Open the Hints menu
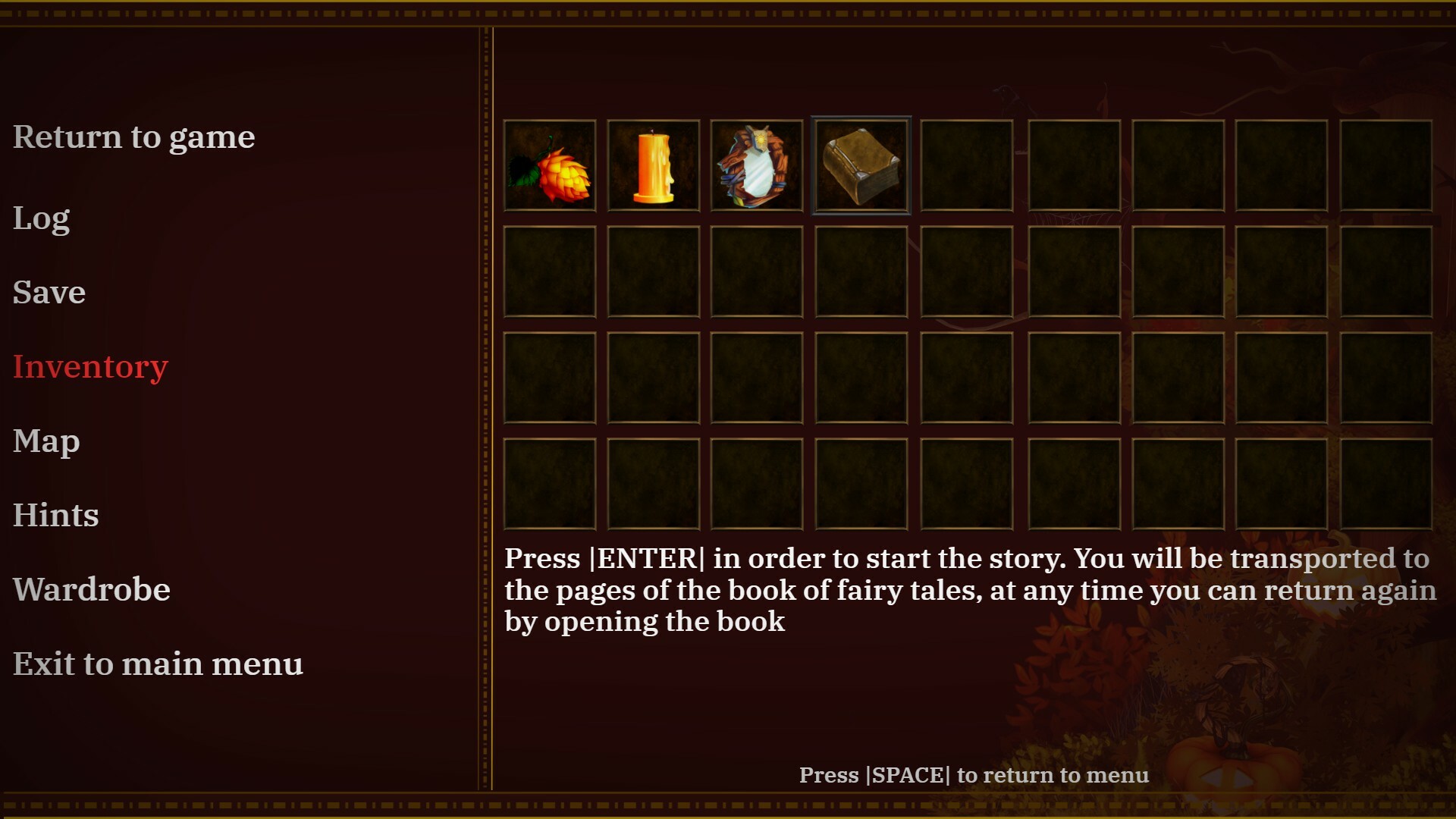This screenshot has width=1456, height=819. tap(55, 515)
